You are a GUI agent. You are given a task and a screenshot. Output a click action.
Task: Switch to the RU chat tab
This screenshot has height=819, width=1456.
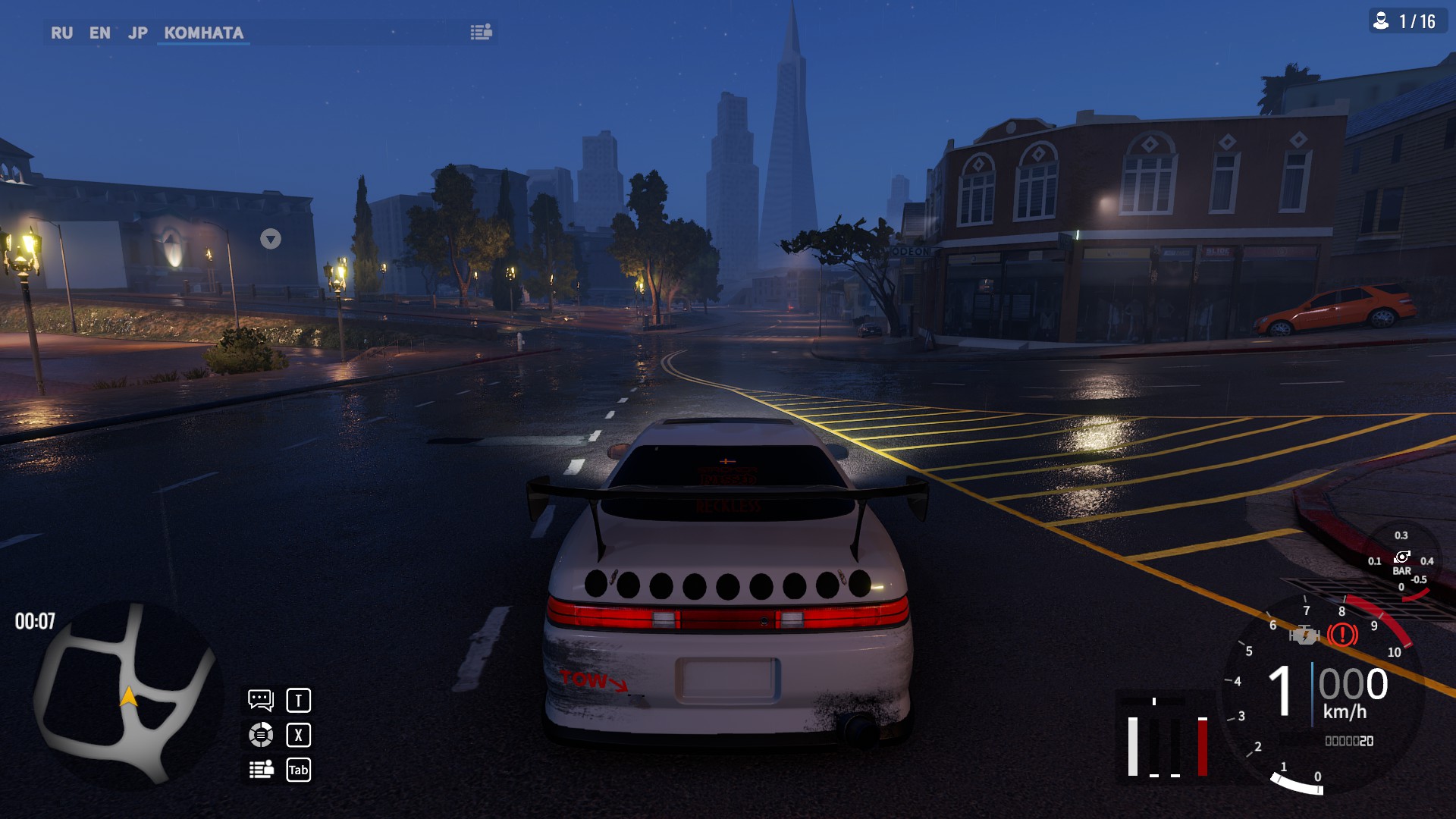pyautogui.click(x=61, y=33)
